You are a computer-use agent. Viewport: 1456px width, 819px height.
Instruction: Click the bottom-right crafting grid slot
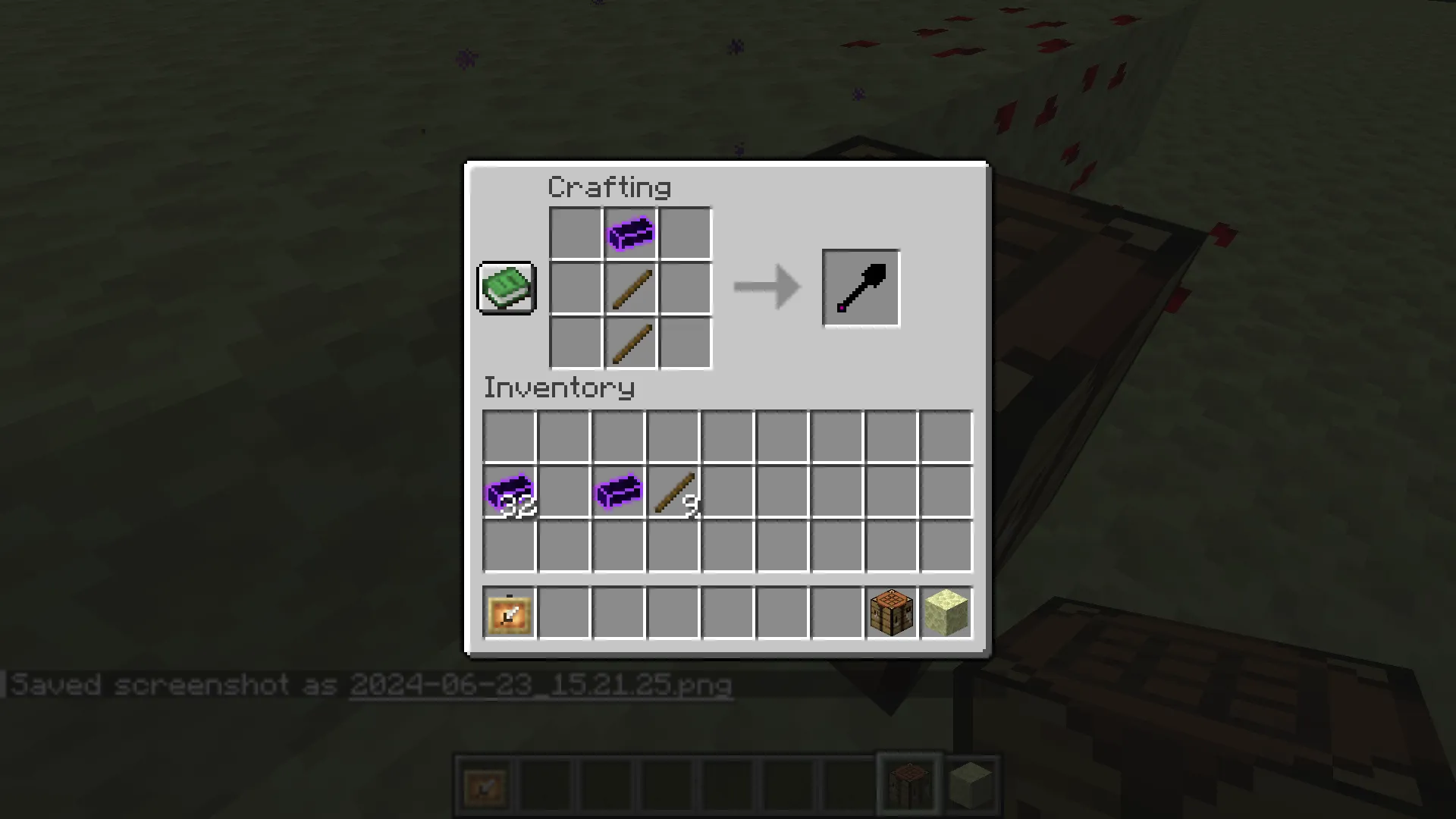tap(685, 343)
